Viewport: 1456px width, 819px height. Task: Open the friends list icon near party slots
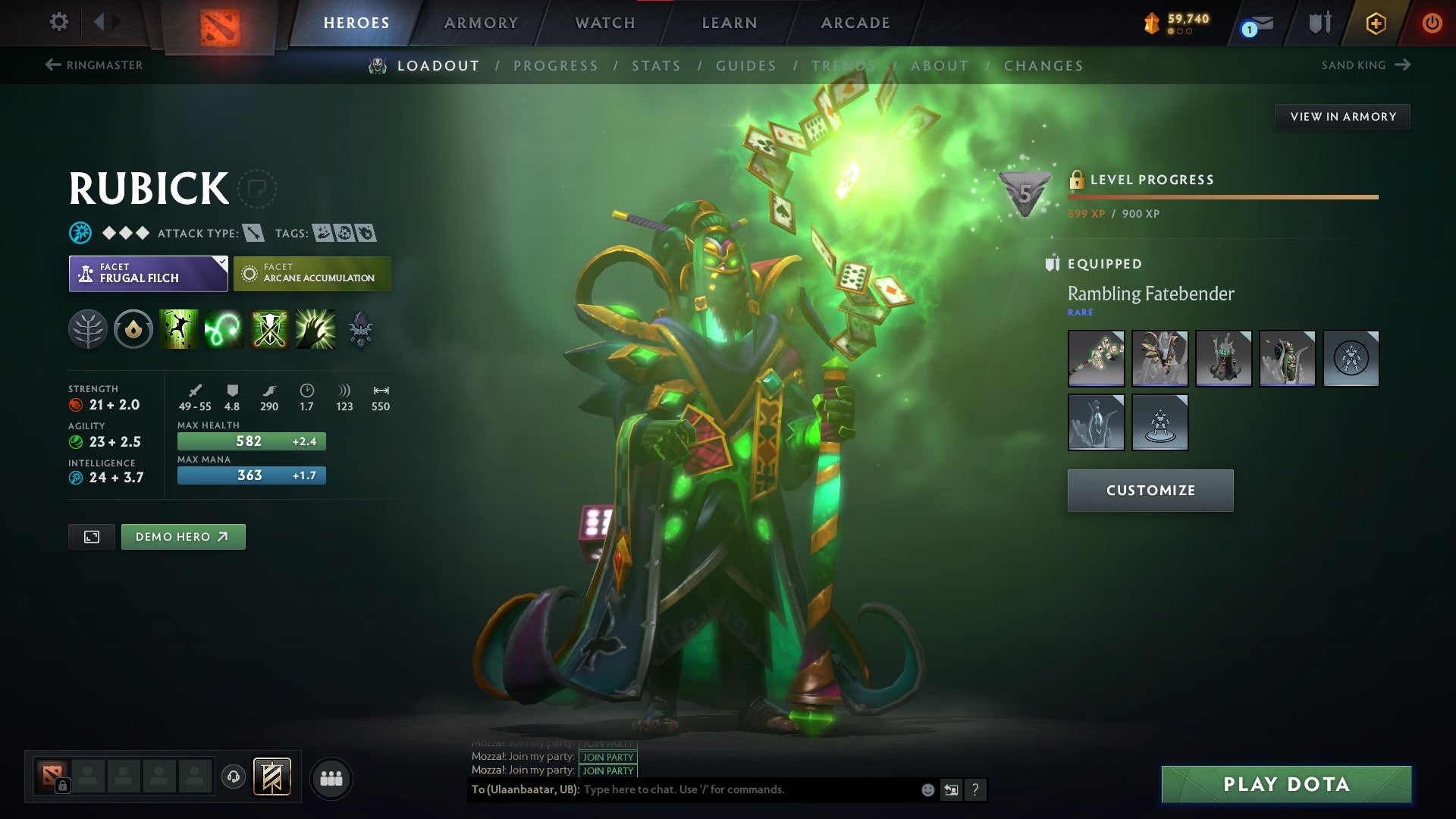pyautogui.click(x=331, y=777)
